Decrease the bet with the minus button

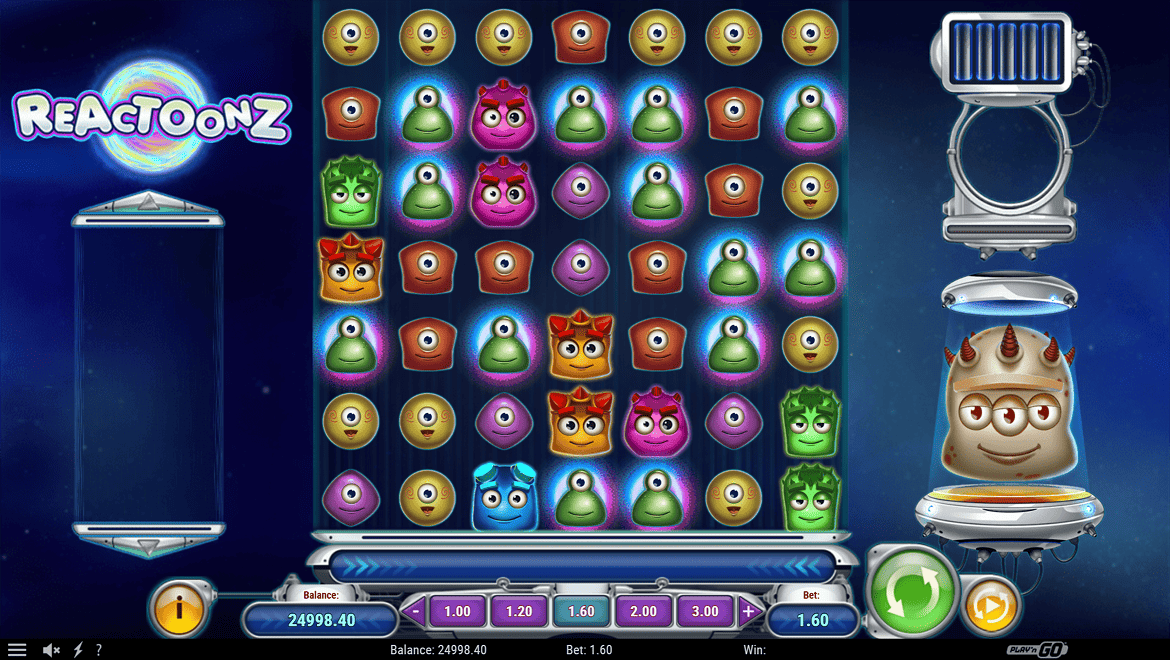pos(415,611)
